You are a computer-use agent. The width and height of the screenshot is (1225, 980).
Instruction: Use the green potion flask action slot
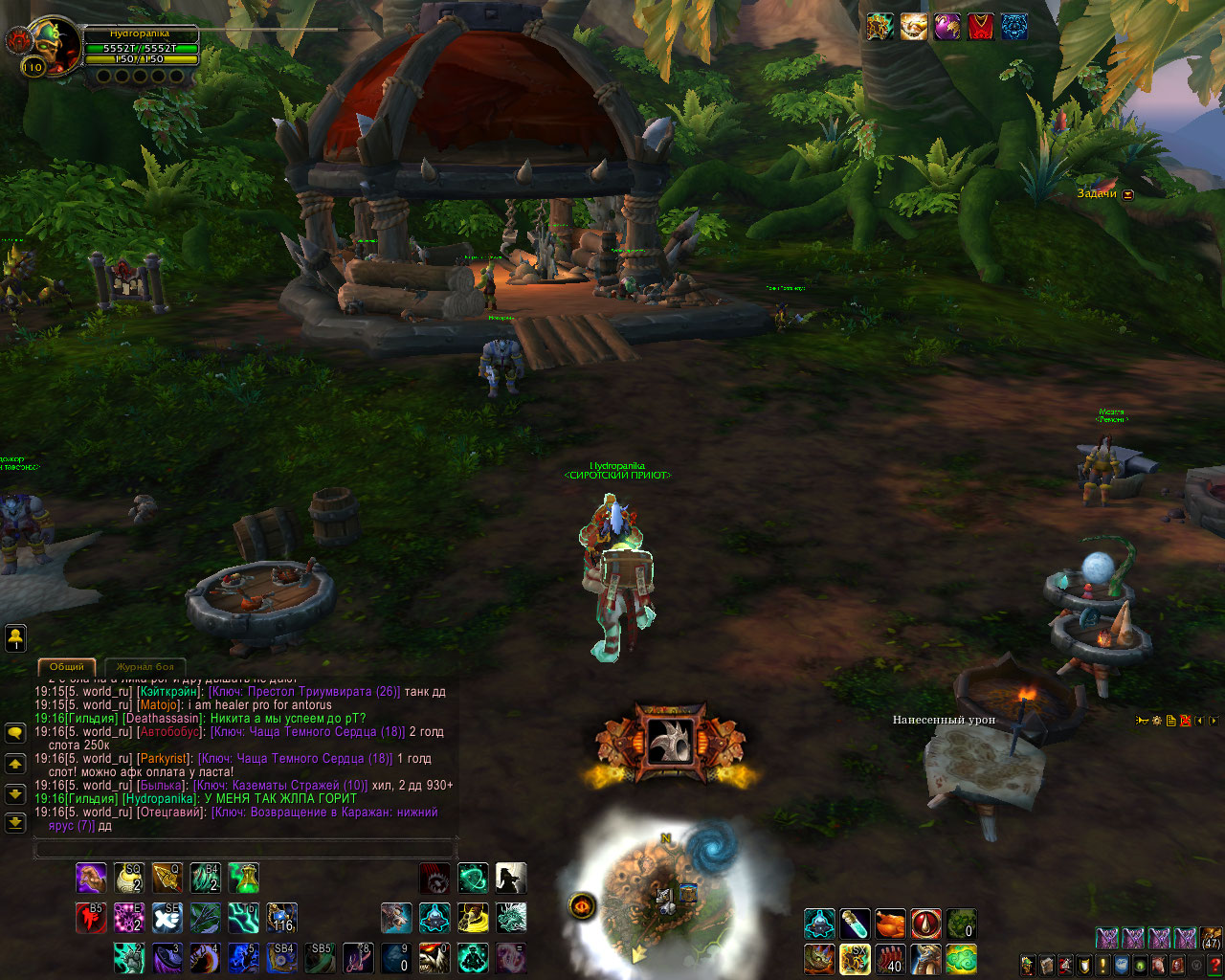(x=243, y=878)
